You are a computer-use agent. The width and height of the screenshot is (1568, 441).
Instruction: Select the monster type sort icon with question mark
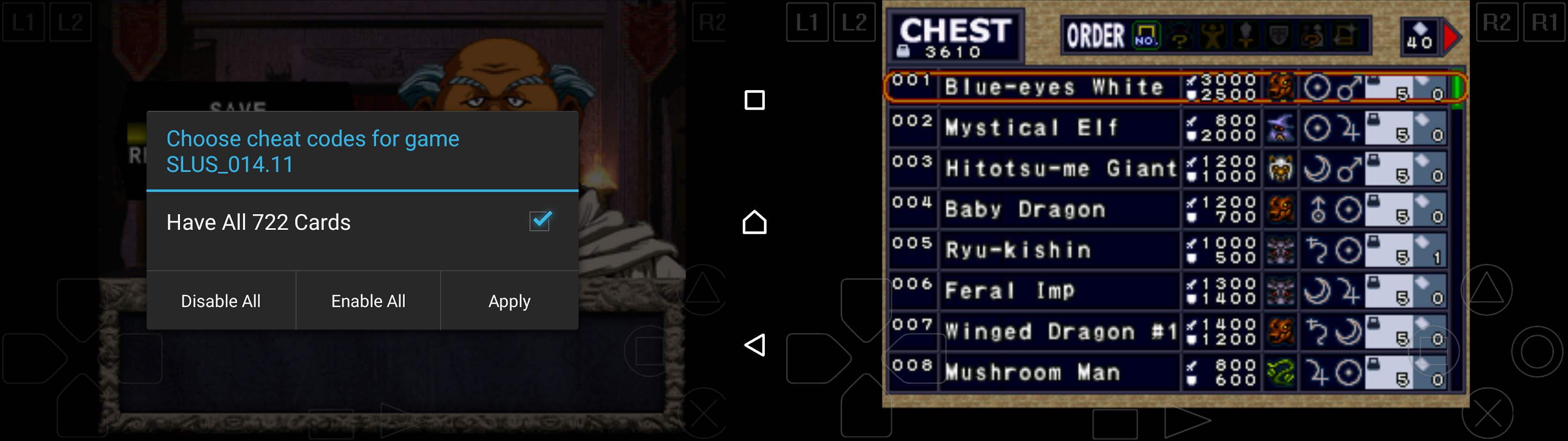[x=1181, y=37]
